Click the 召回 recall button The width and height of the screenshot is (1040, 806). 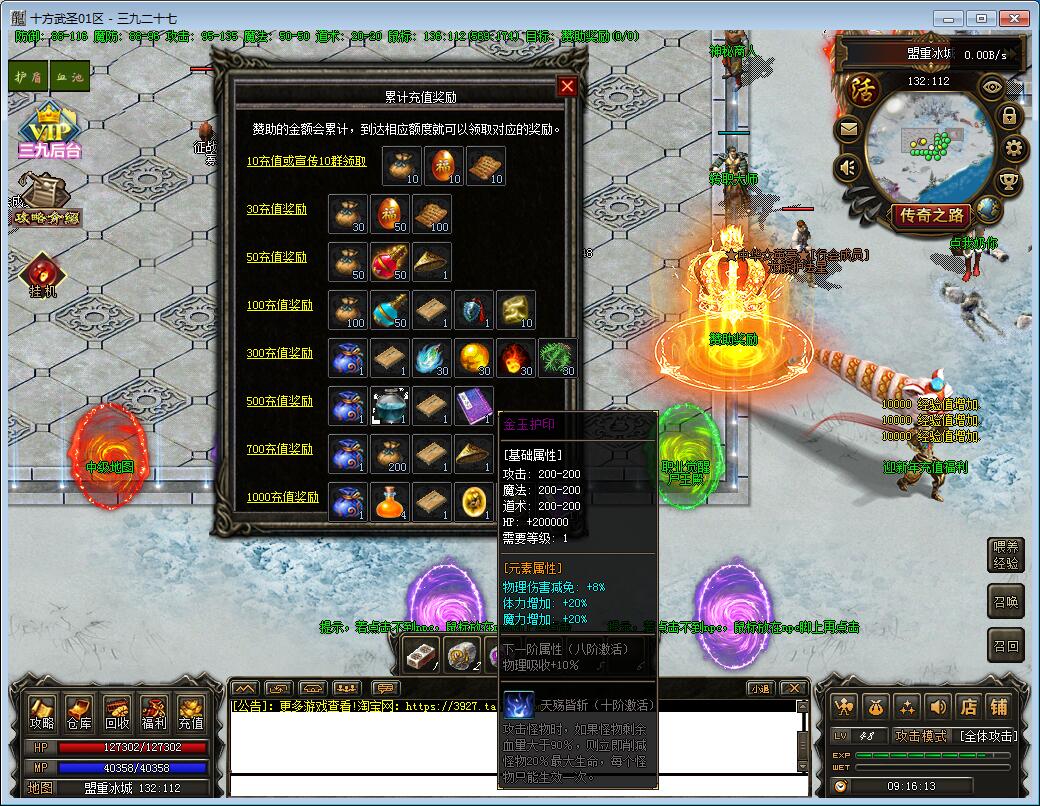click(x=1006, y=646)
